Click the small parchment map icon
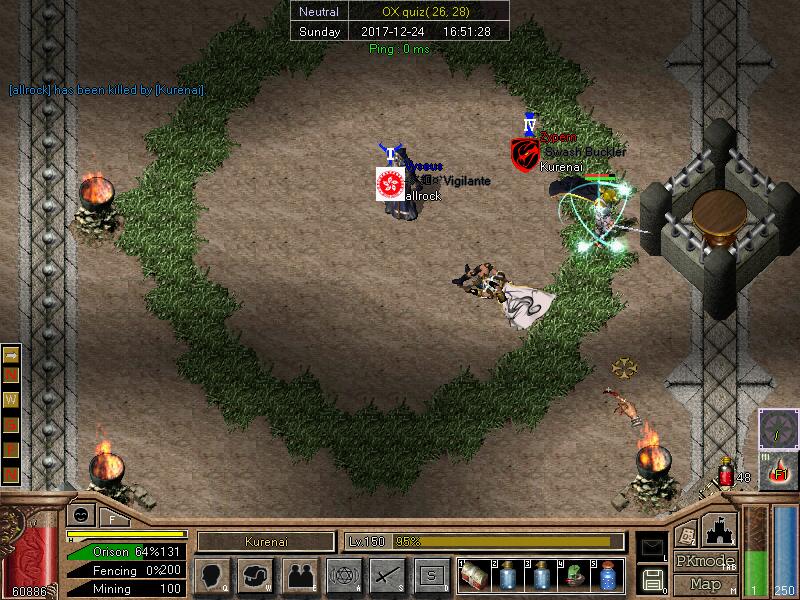 pyautogui.click(x=686, y=532)
